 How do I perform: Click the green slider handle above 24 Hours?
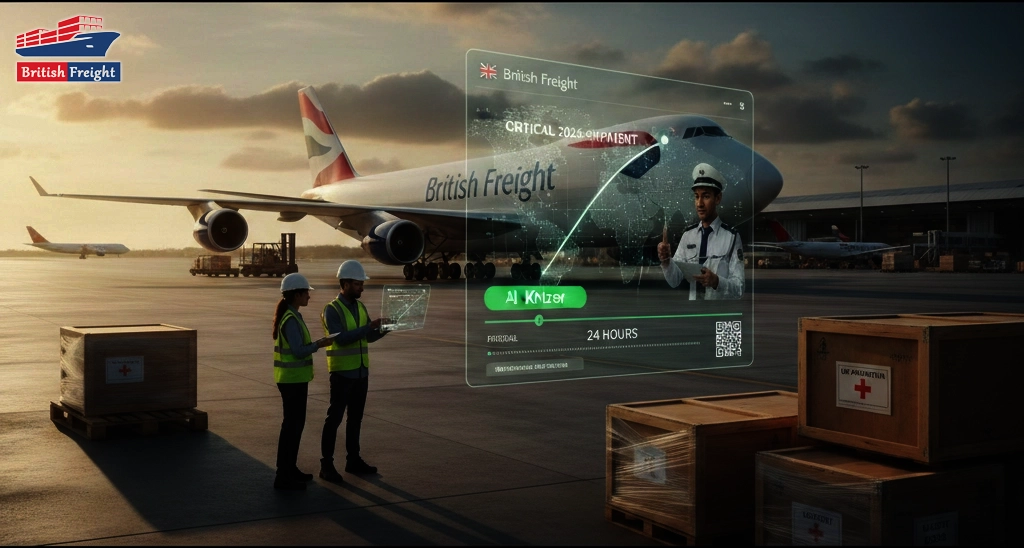coord(539,320)
